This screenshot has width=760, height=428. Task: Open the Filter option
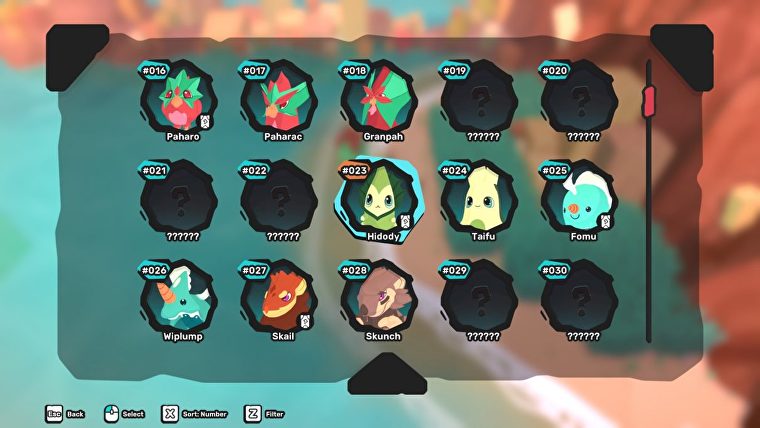click(x=267, y=413)
